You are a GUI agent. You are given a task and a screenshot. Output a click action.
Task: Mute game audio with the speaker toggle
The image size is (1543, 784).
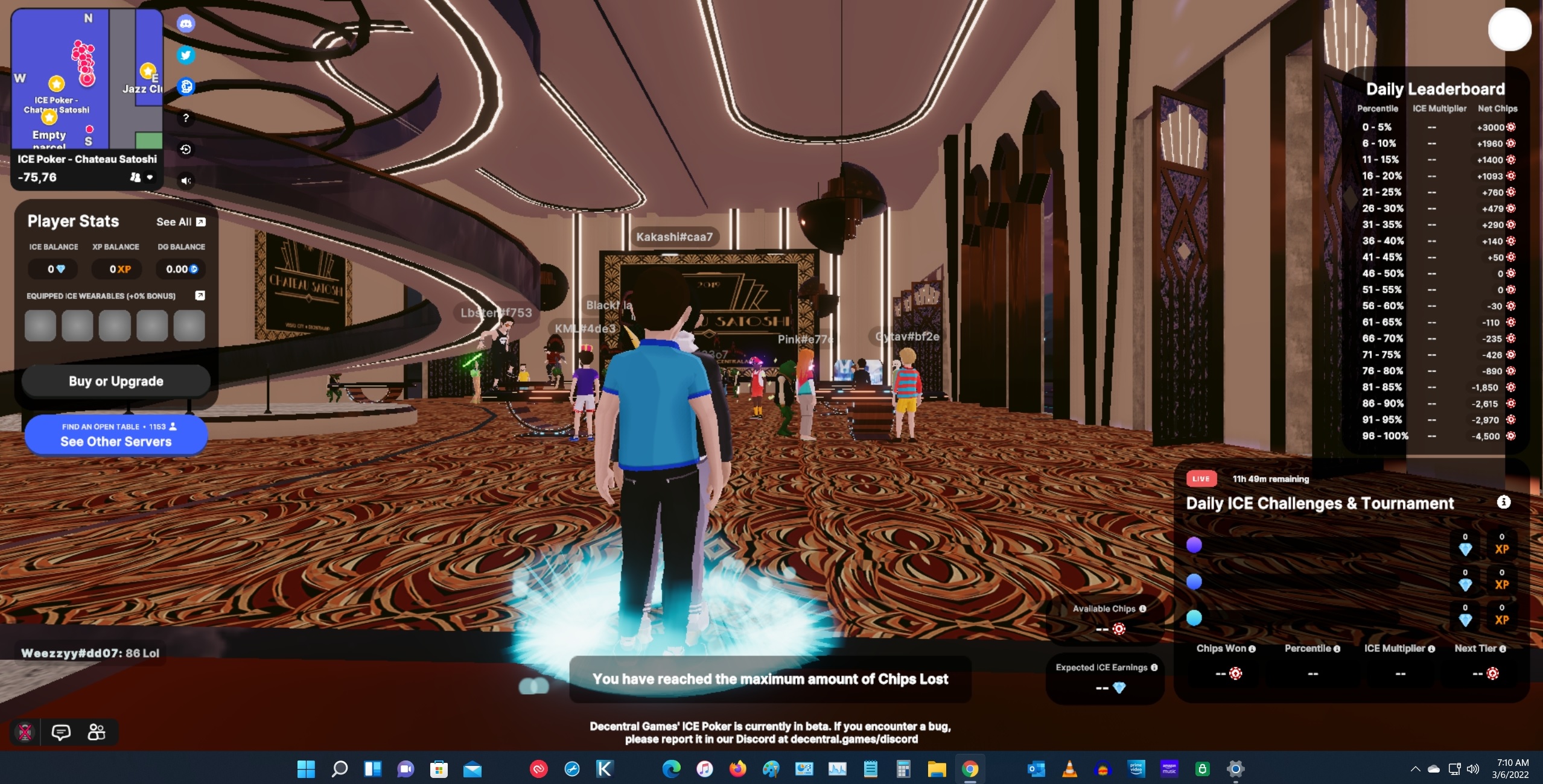(x=186, y=180)
